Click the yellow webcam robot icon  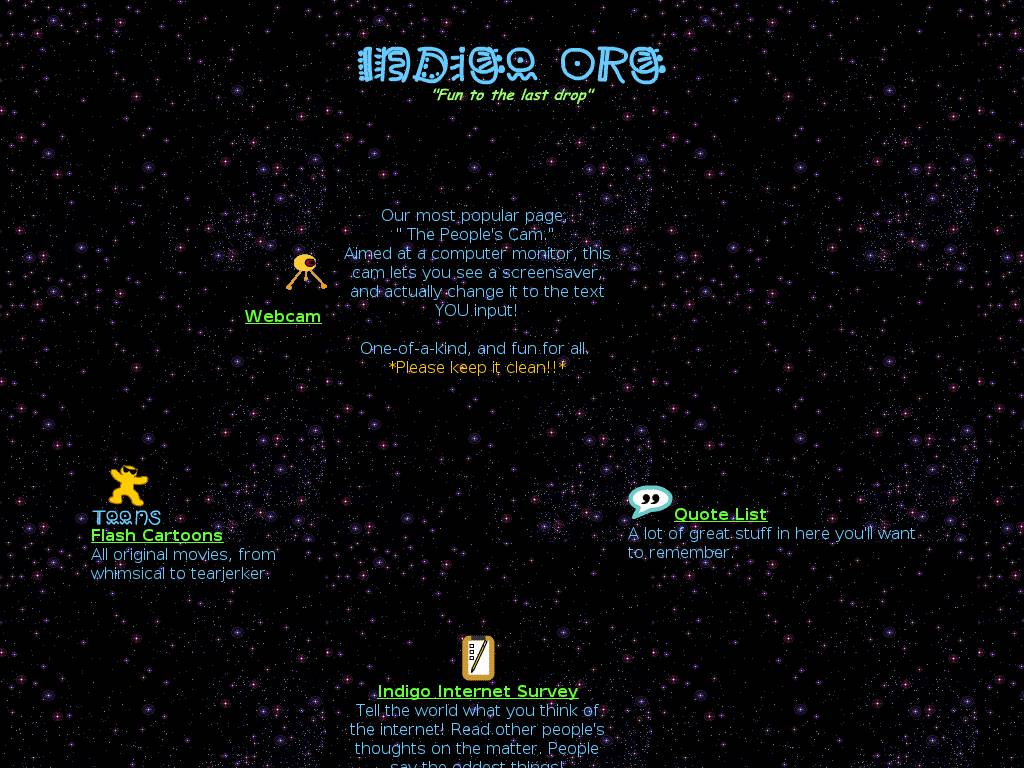tap(306, 271)
